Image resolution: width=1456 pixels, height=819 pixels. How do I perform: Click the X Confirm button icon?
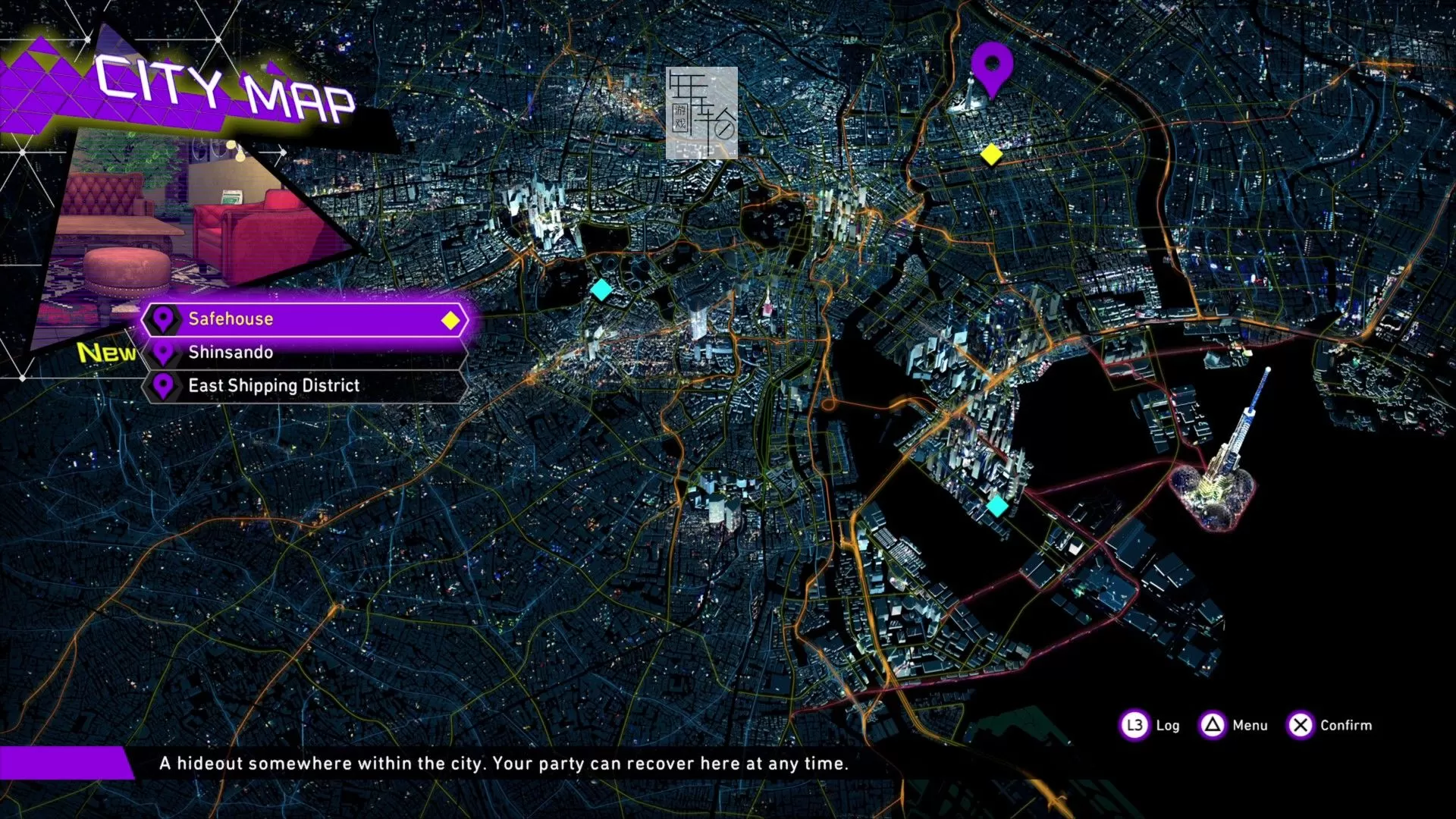coord(1300,726)
